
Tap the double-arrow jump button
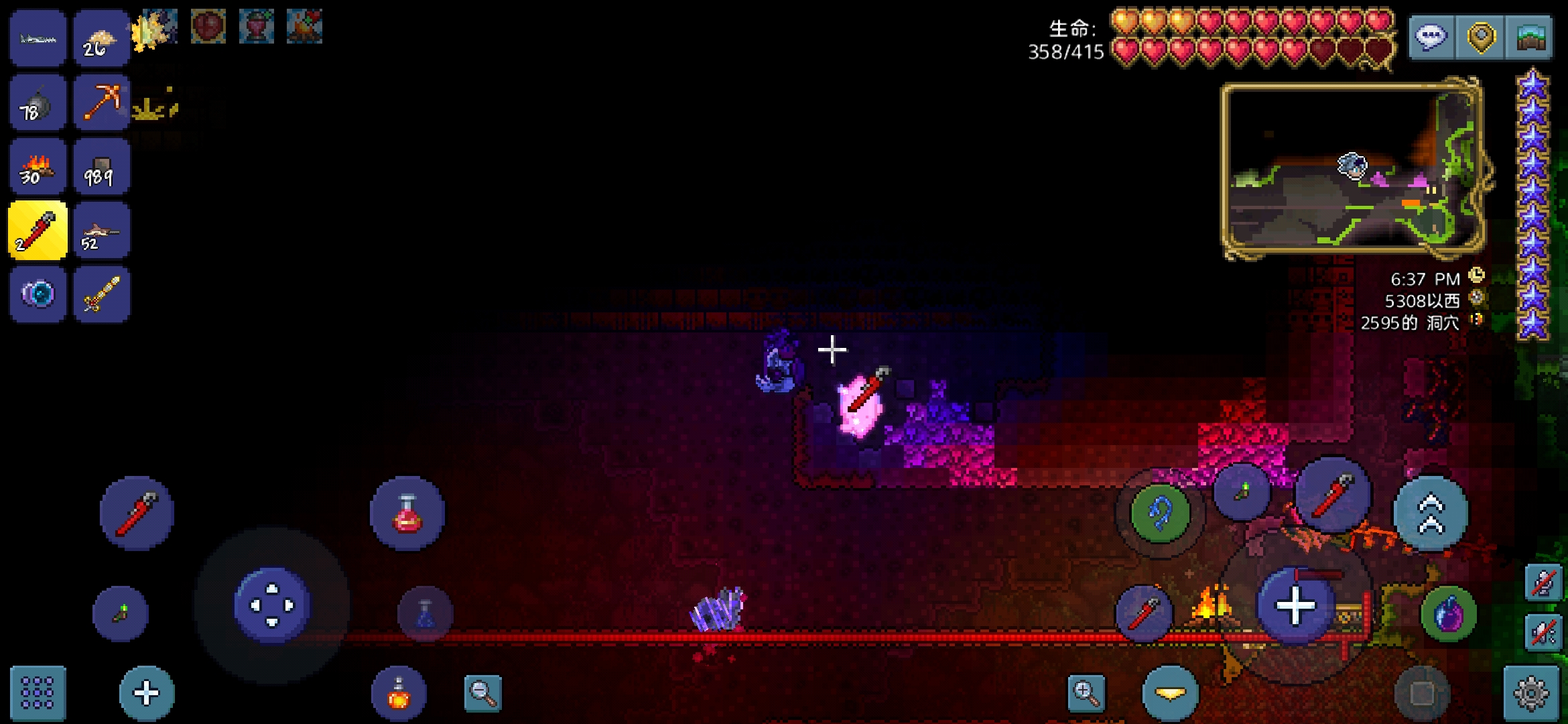(x=1431, y=514)
